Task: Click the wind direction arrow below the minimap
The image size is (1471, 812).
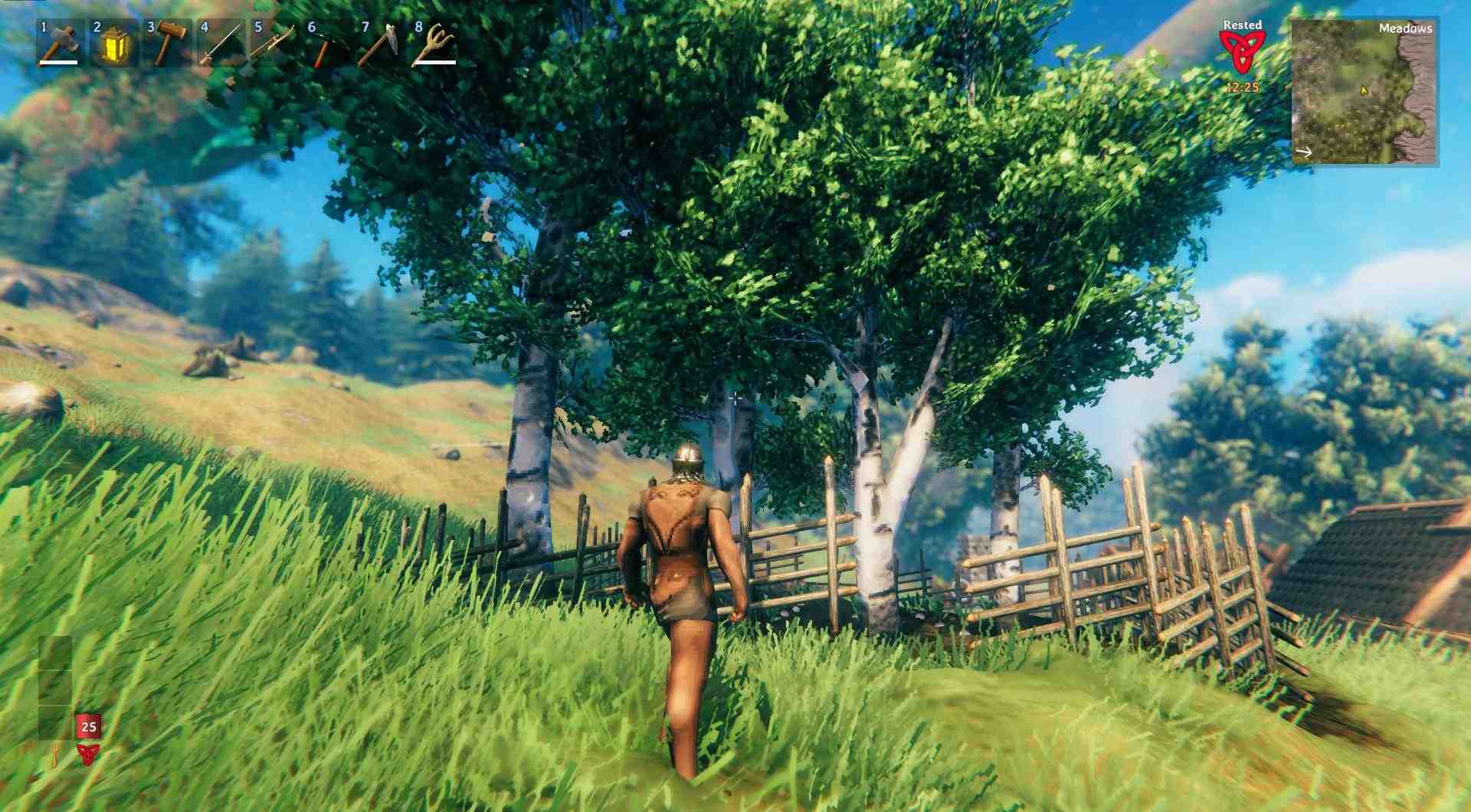Action: tap(1304, 152)
